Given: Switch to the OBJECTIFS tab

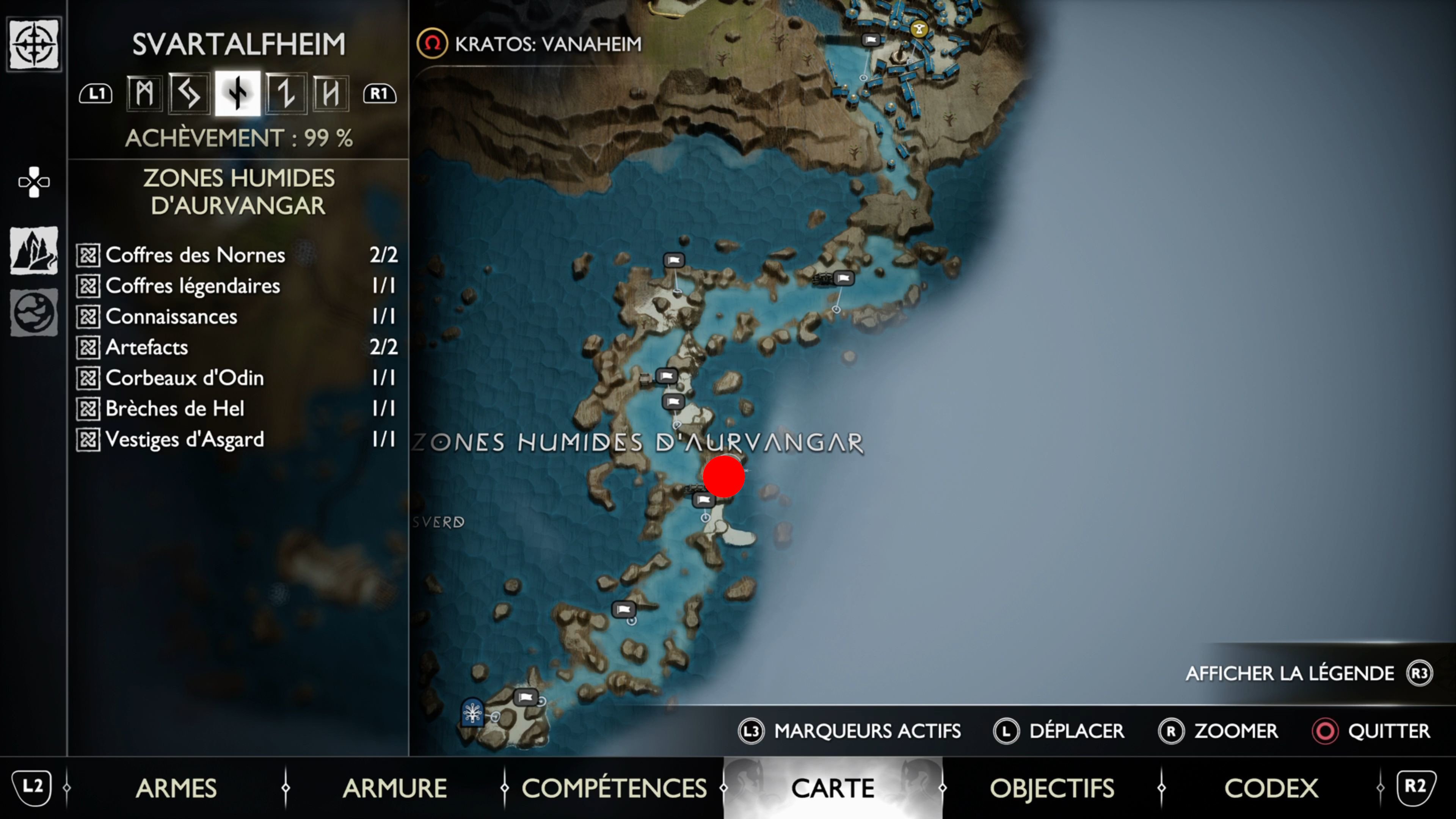Looking at the screenshot, I should pos(1054,788).
